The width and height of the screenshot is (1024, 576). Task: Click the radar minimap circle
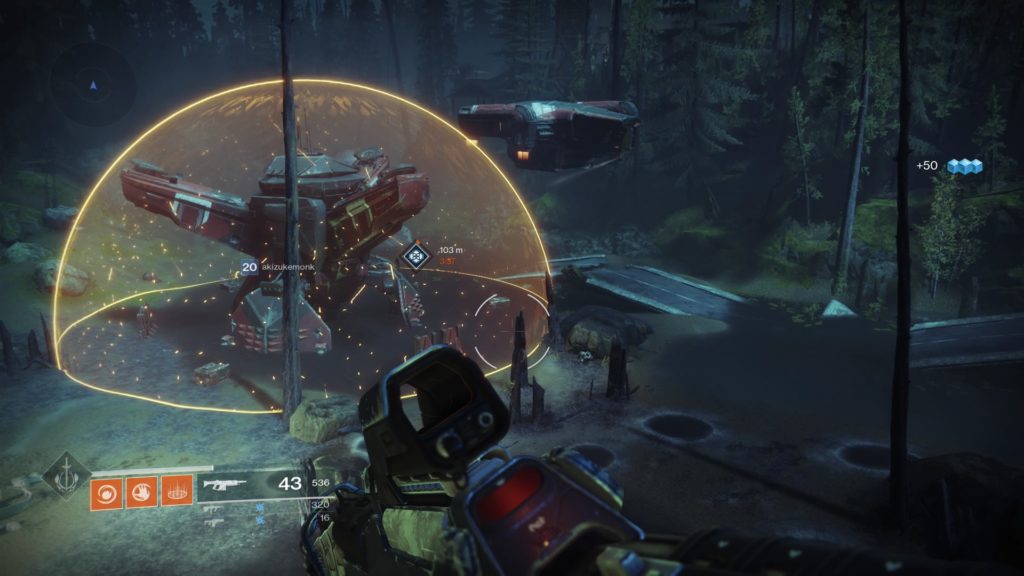[x=93, y=86]
